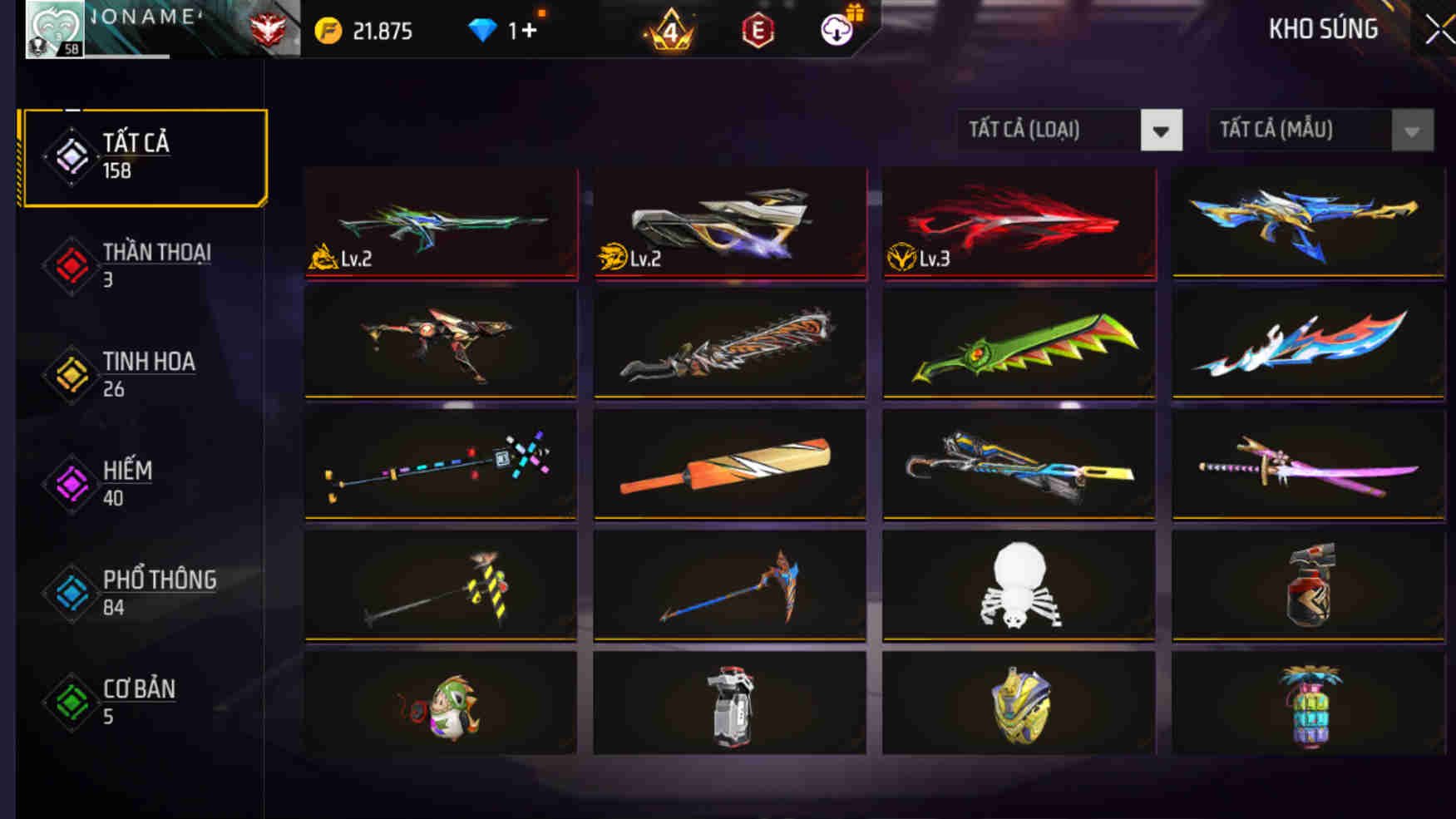1456x819 pixels.
Task: Switch to the TINH HOA category
Action: (x=146, y=374)
